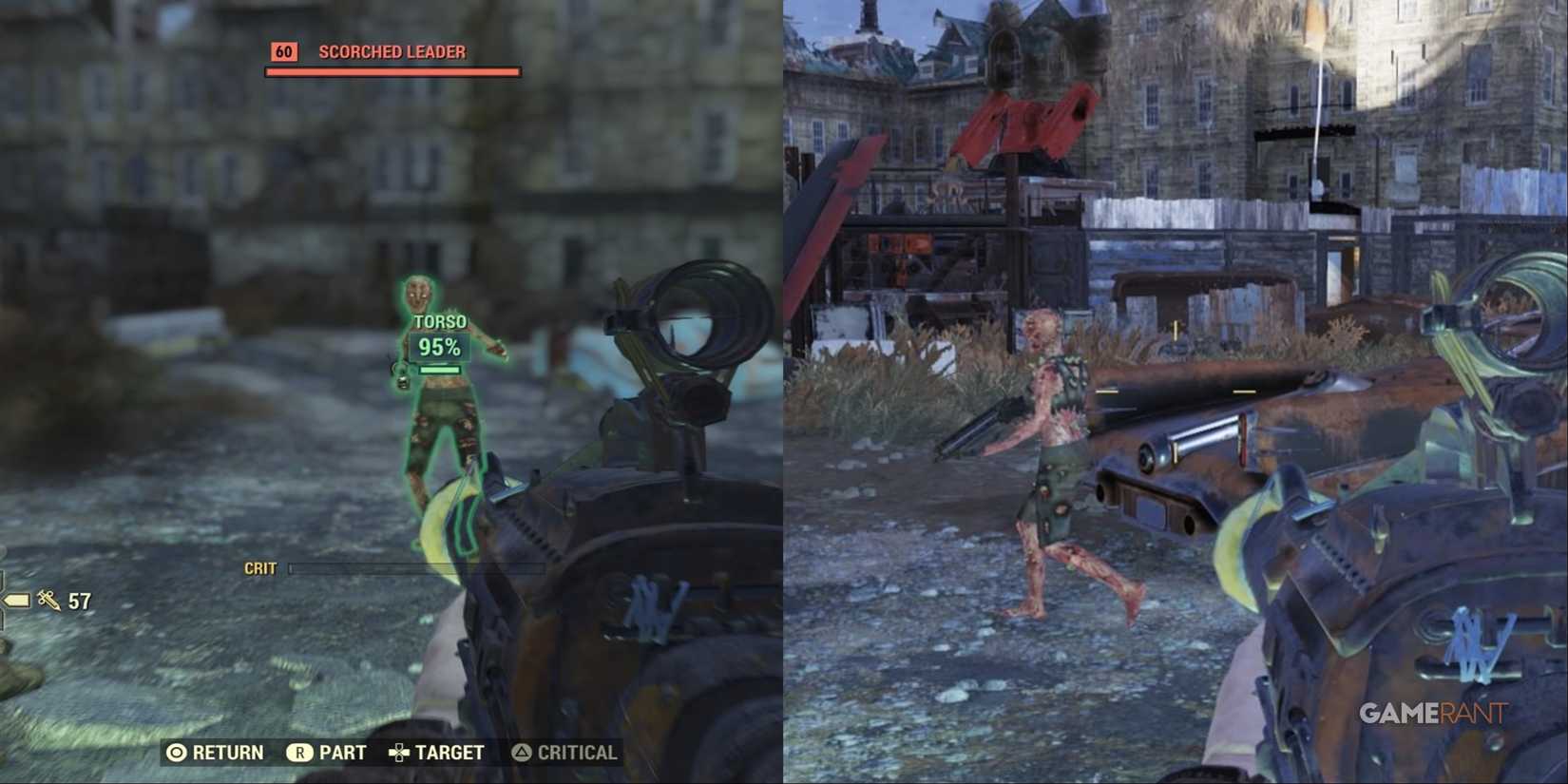Click the Scorched Leader health bar
The image size is (1568, 784).
[x=391, y=69]
